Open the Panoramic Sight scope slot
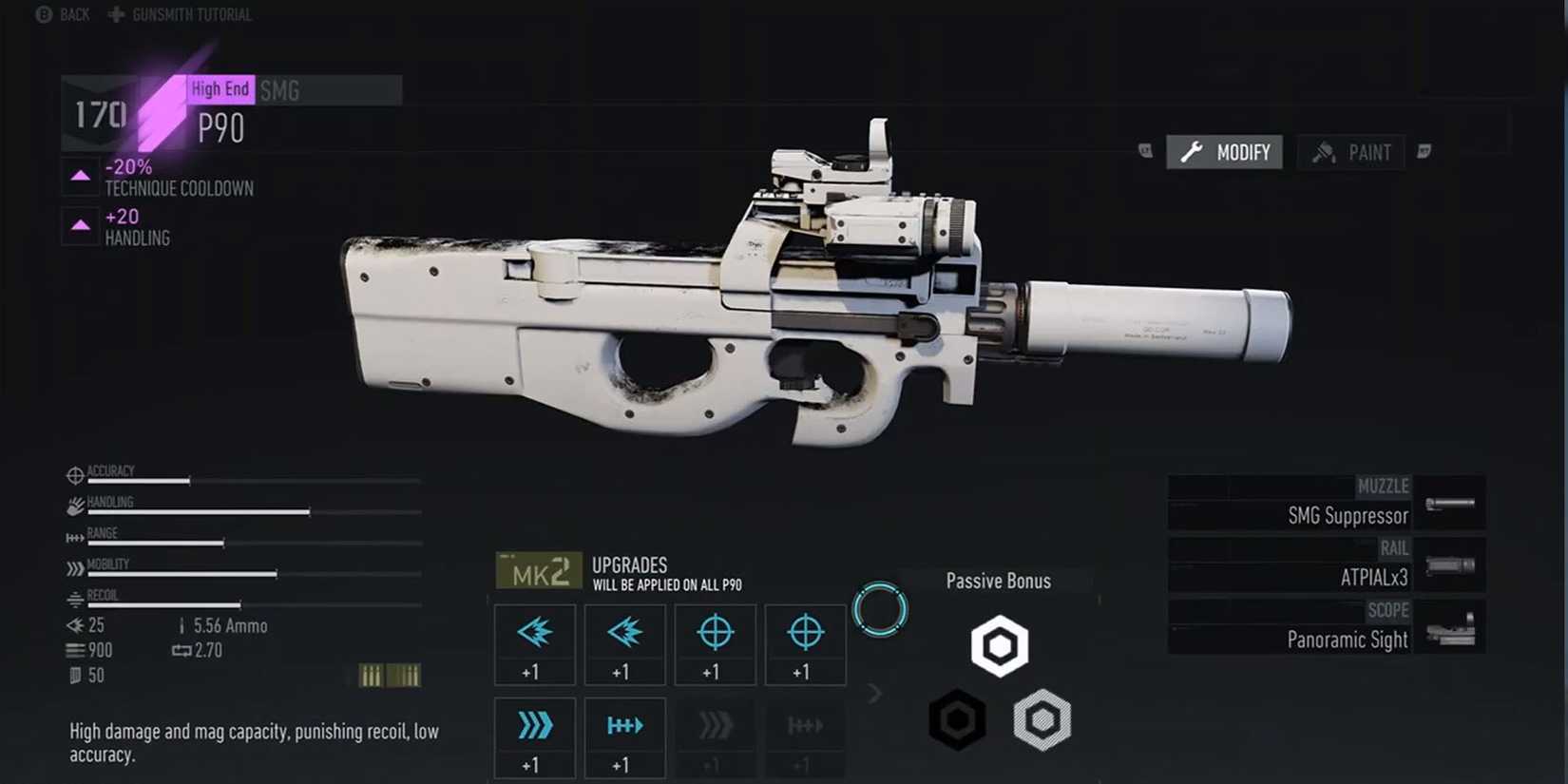This screenshot has width=1568, height=784. click(1326, 627)
